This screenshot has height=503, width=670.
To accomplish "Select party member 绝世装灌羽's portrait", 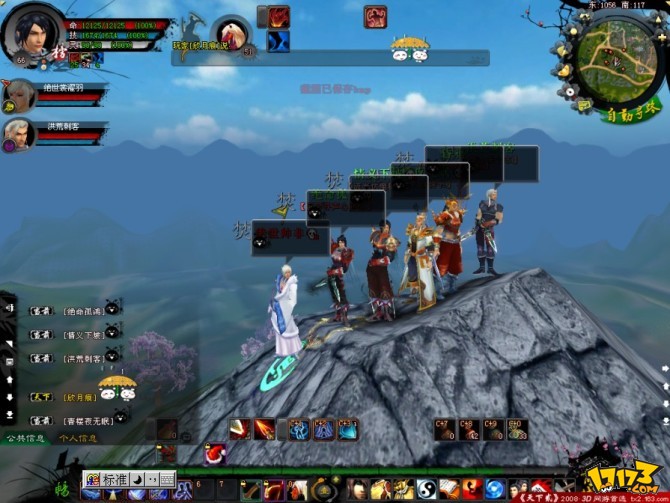I will pos(18,96).
